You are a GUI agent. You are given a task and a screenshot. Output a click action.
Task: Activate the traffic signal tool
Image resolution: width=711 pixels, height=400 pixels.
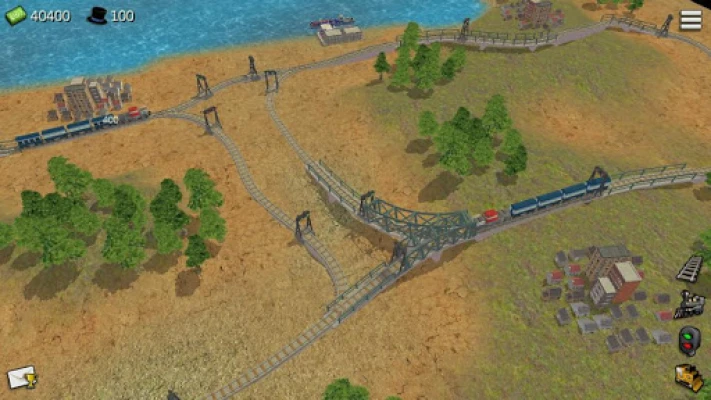[689, 340]
